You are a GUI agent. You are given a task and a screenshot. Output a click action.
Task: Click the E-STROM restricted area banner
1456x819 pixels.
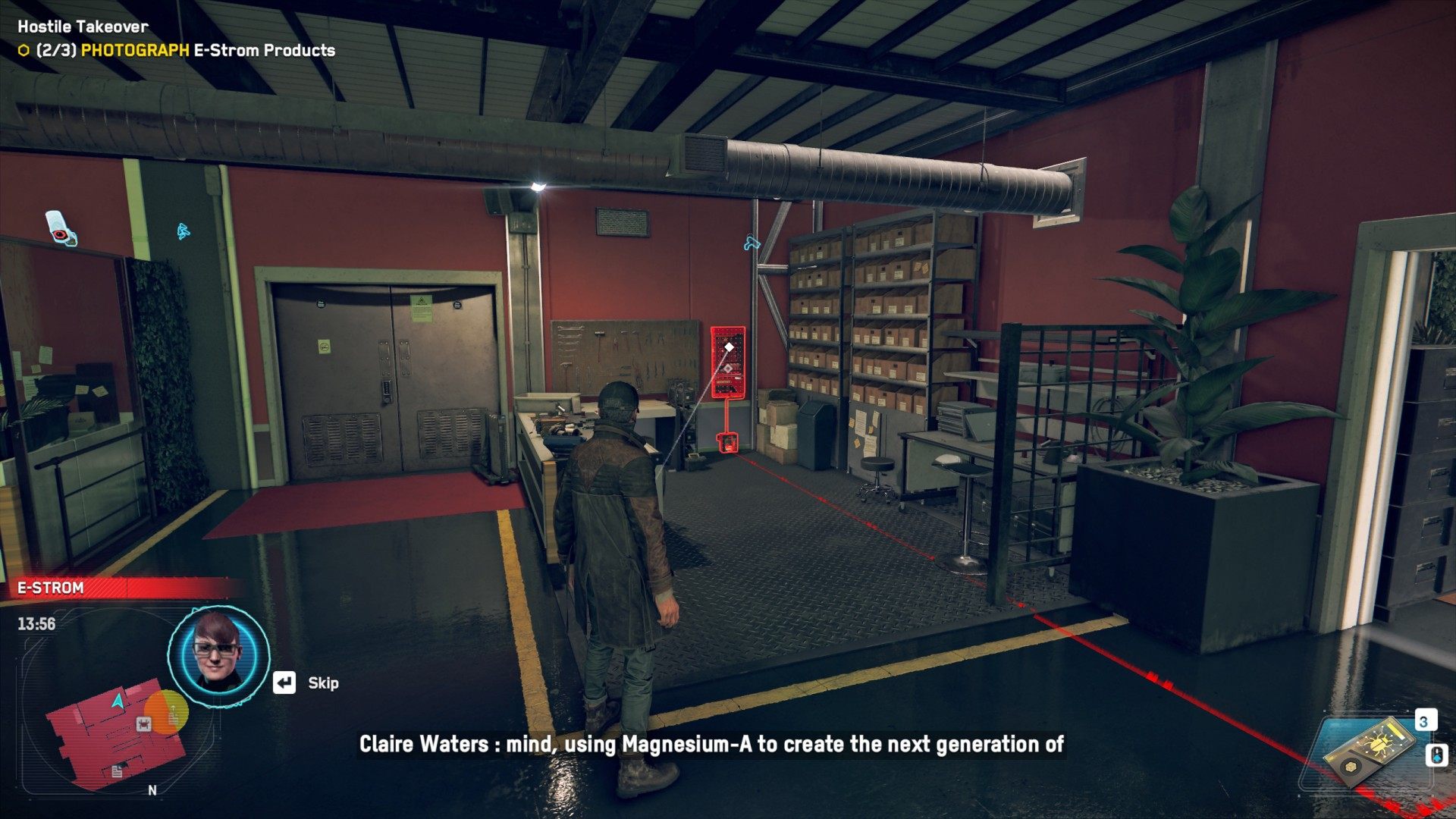(121, 588)
